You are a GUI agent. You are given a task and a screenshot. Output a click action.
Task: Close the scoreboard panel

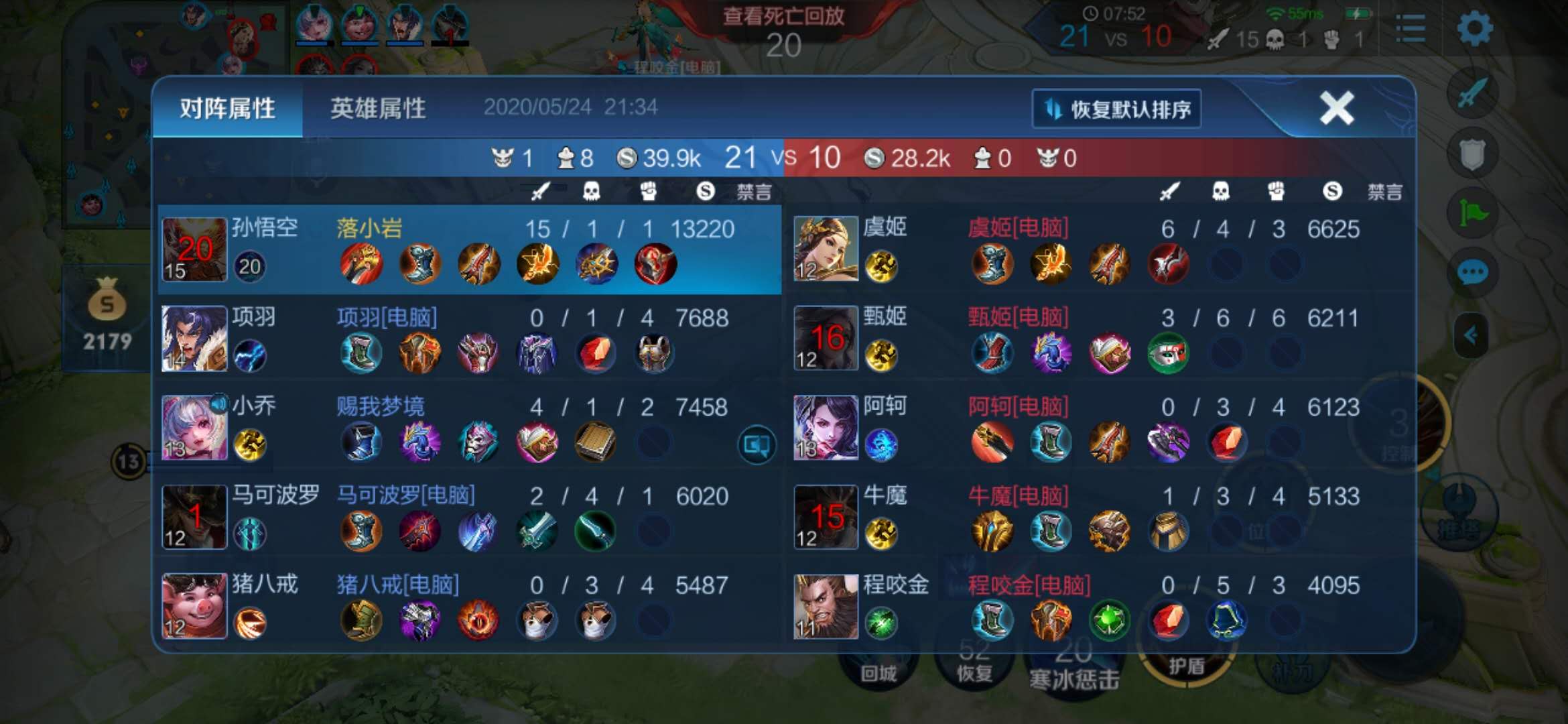click(1336, 108)
